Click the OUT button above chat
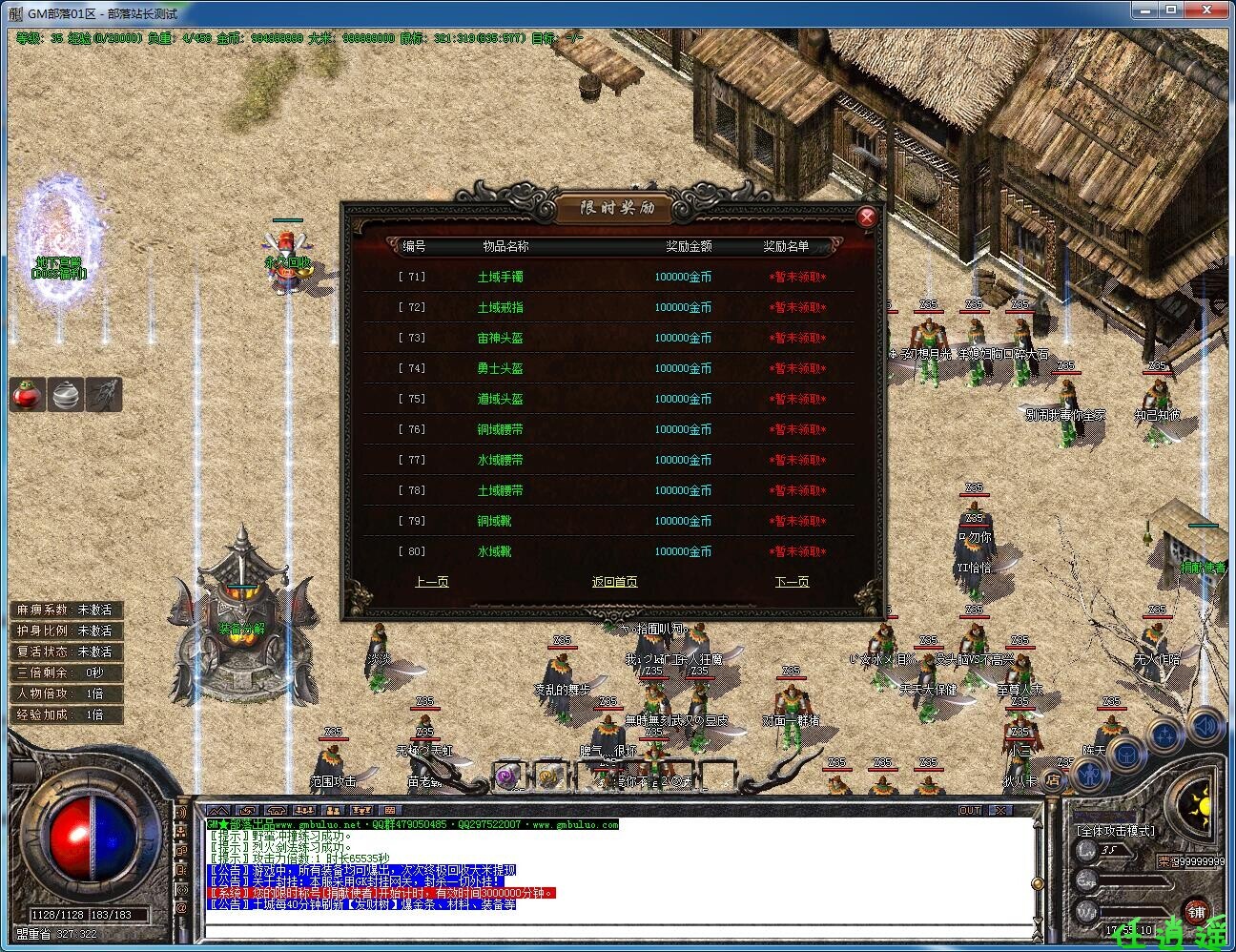 tap(970, 810)
